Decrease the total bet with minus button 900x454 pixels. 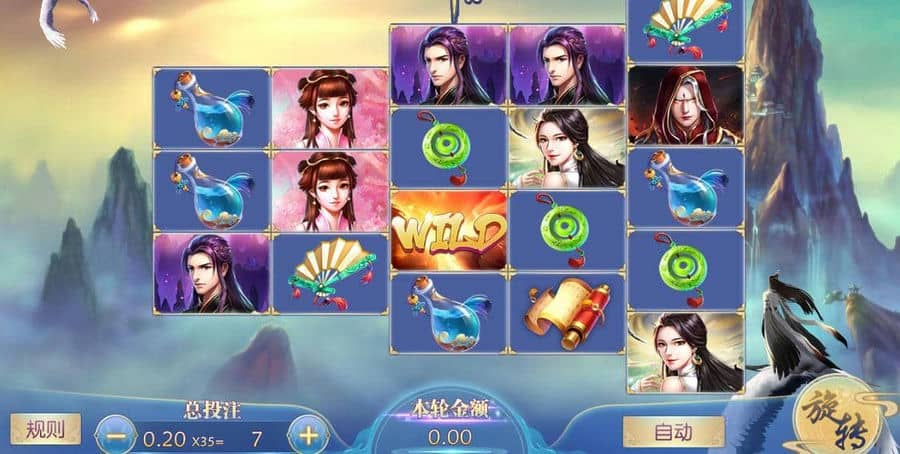[118, 436]
